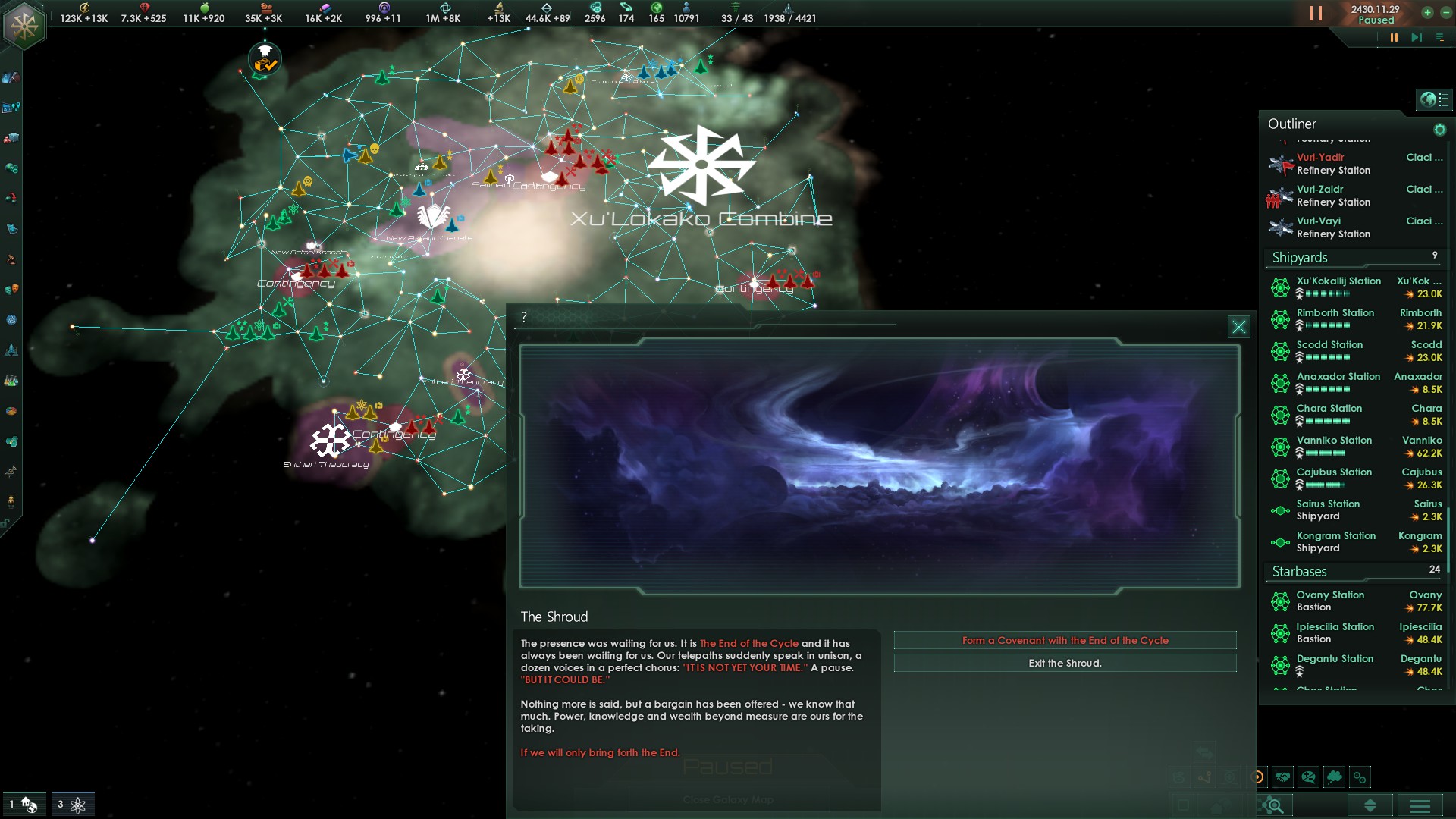The image size is (1456, 819).
Task: Toggle the globe outliner list button
Action: click(x=1435, y=99)
